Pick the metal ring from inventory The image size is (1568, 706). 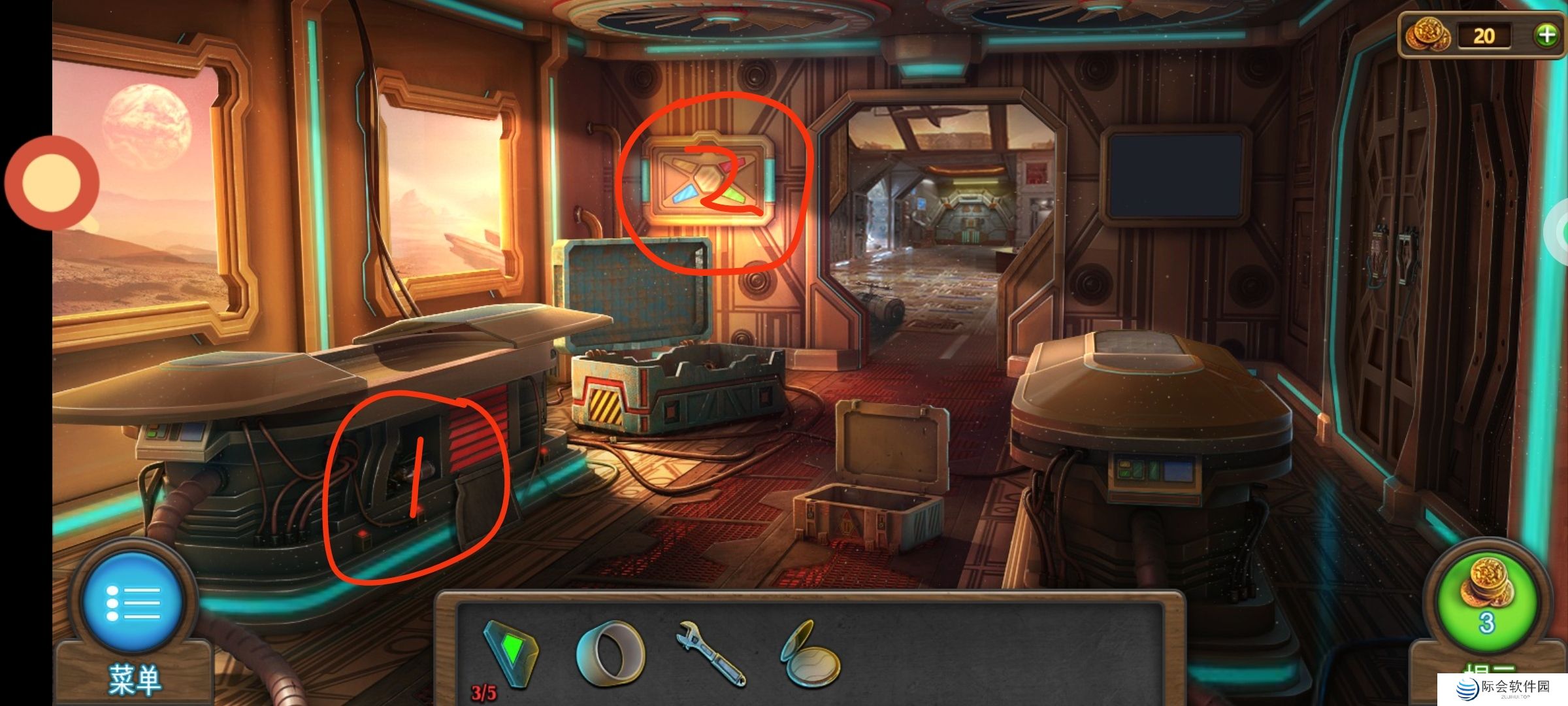(610, 653)
